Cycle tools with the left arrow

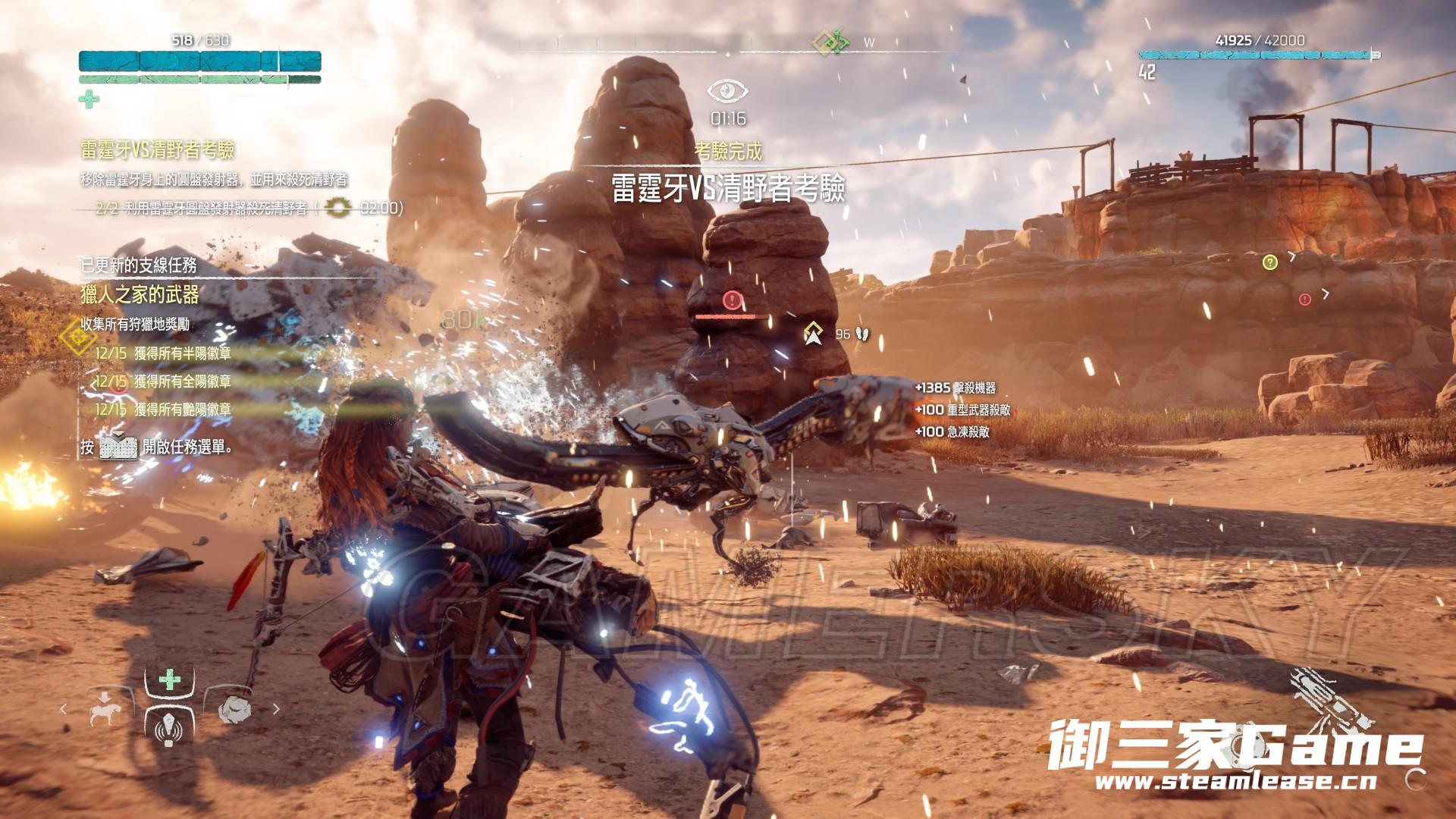click(x=64, y=710)
